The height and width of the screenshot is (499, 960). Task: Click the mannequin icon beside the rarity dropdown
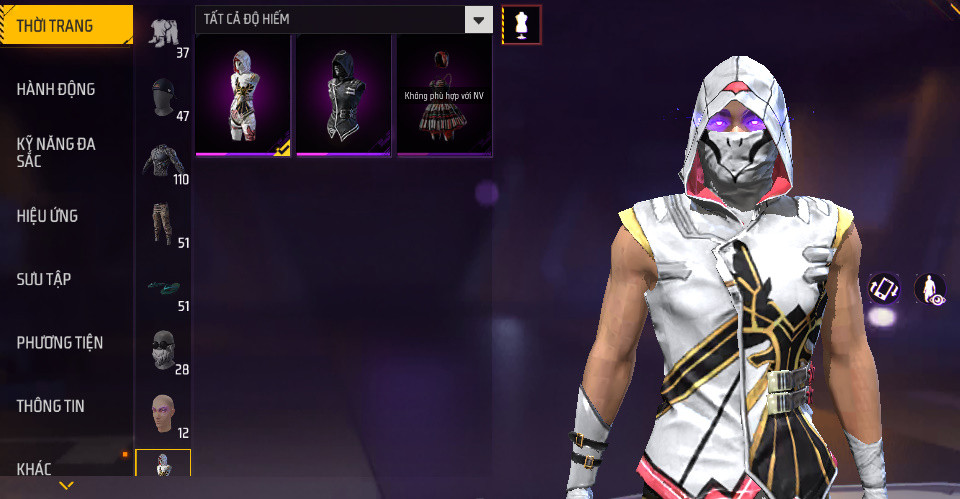pyautogui.click(x=521, y=24)
